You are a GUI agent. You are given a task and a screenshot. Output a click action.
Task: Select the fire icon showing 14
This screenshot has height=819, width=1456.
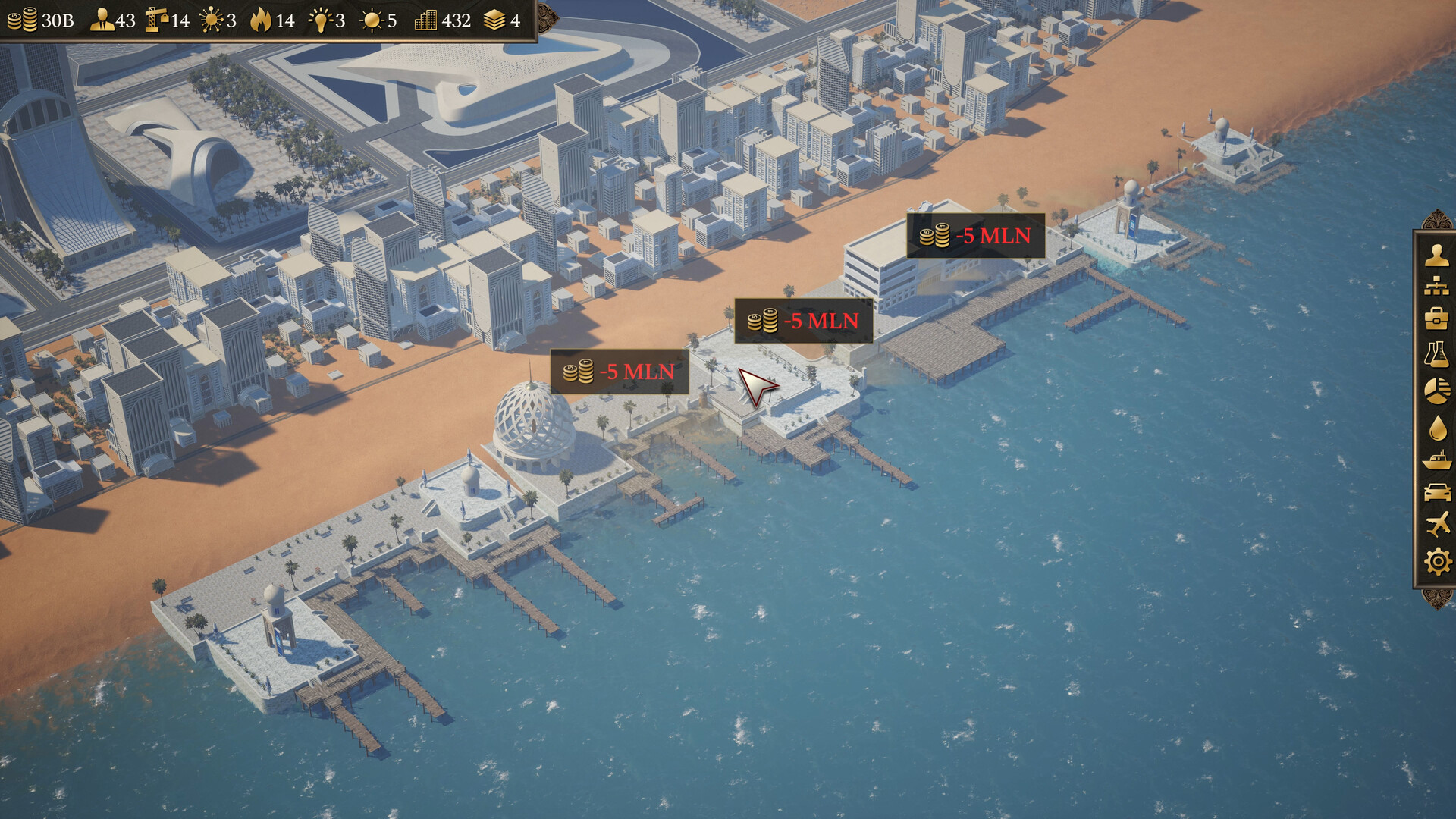(262, 20)
